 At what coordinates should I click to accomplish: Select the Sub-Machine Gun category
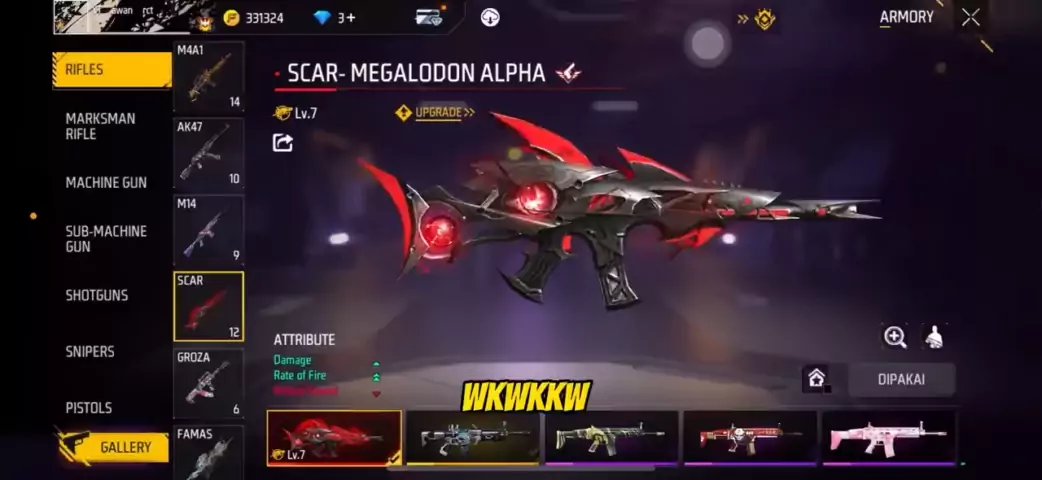pos(106,238)
